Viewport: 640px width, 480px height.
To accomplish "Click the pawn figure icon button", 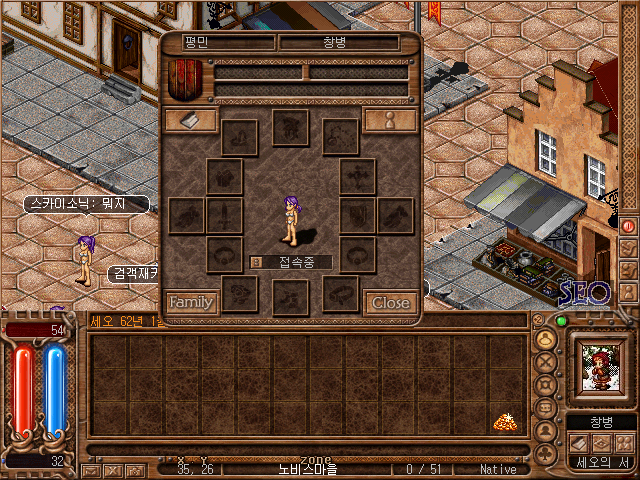I will click(x=390, y=120).
